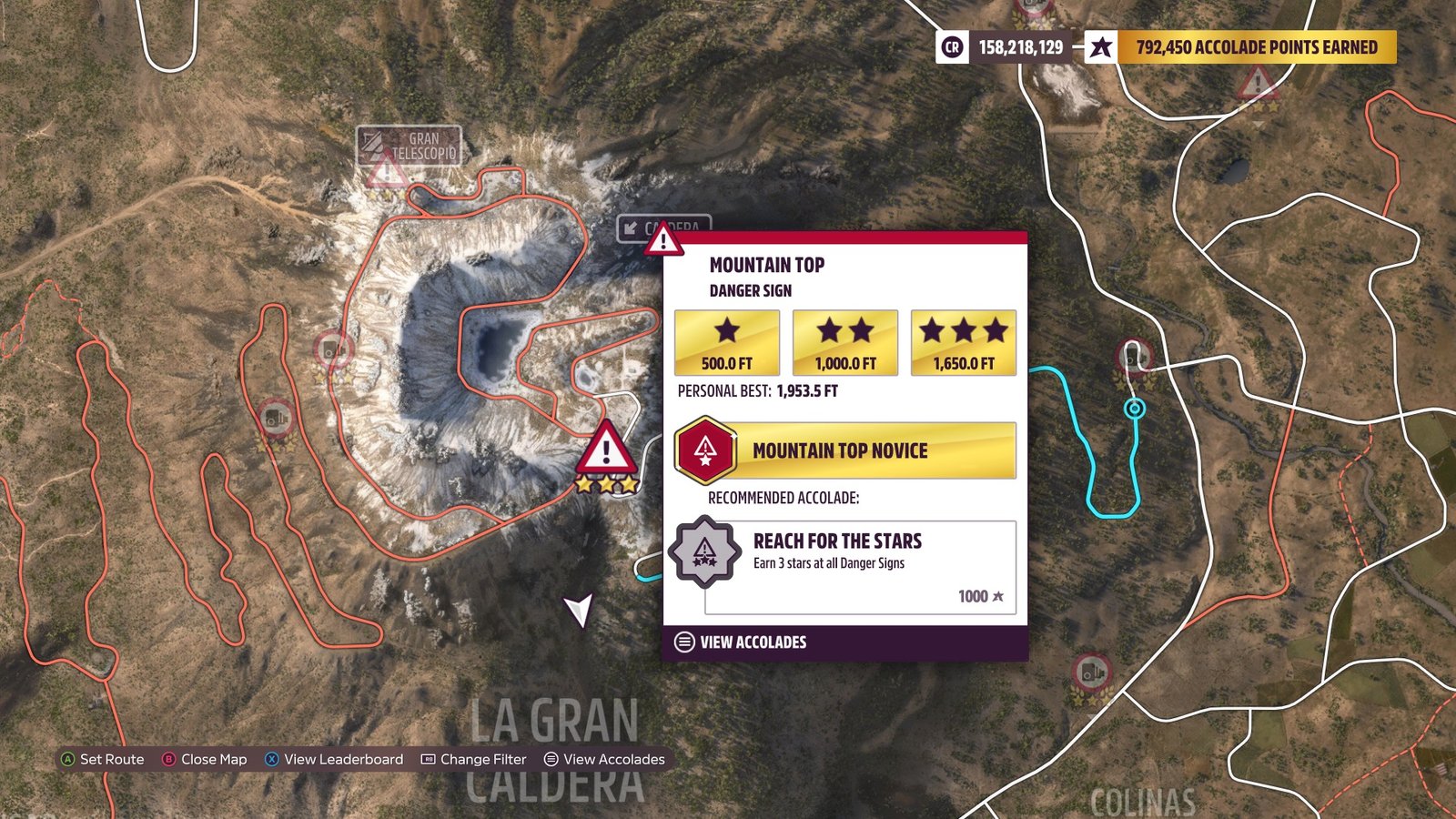Open the Mountain Top Novice accolade banner
This screenshot has height=819, width=1456.
845,450
